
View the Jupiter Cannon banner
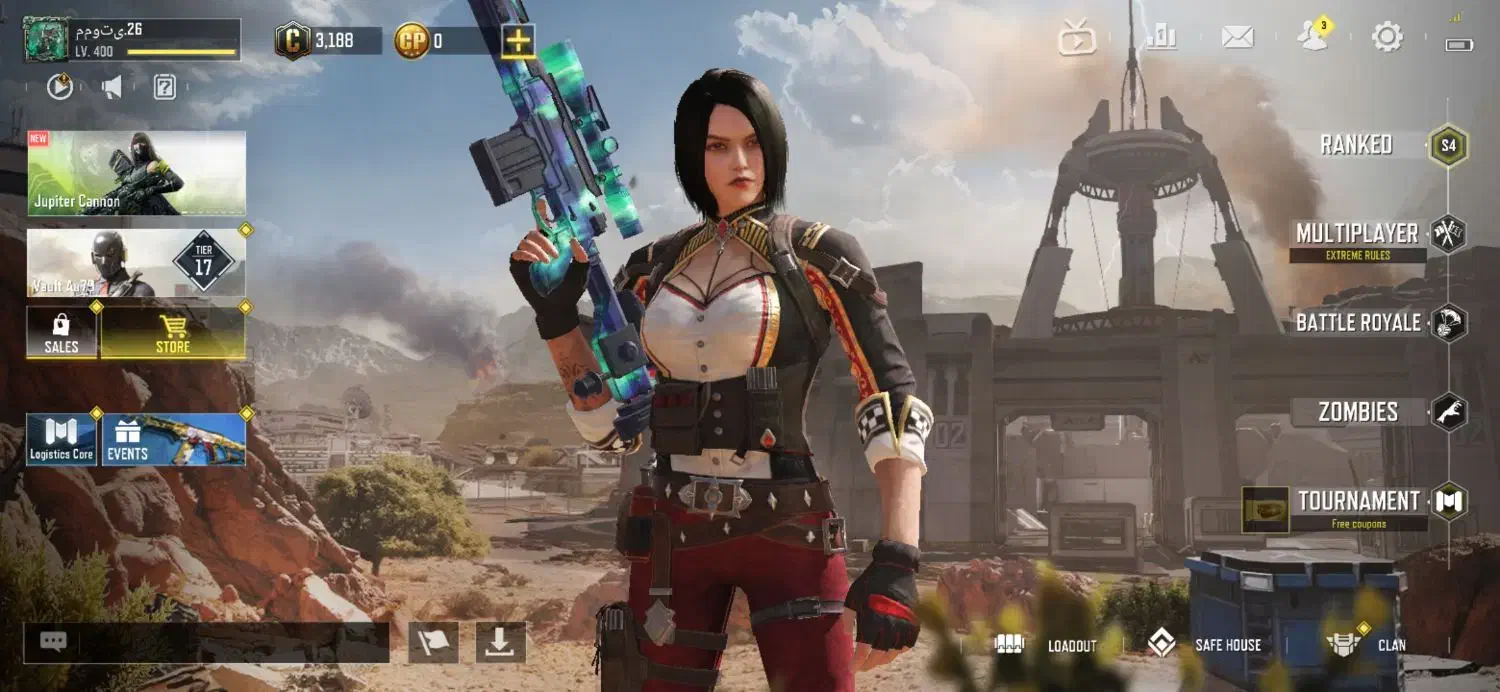(136, 173)
